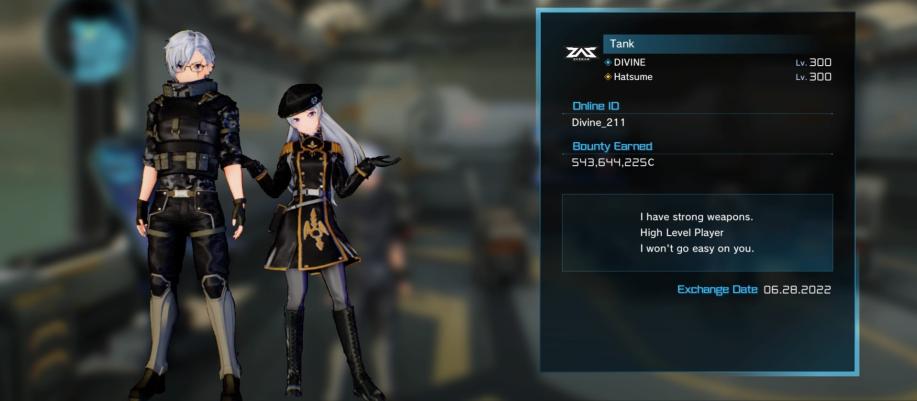917x401 pixels.
Task: Open the profile comment message box
Action: 696,232
